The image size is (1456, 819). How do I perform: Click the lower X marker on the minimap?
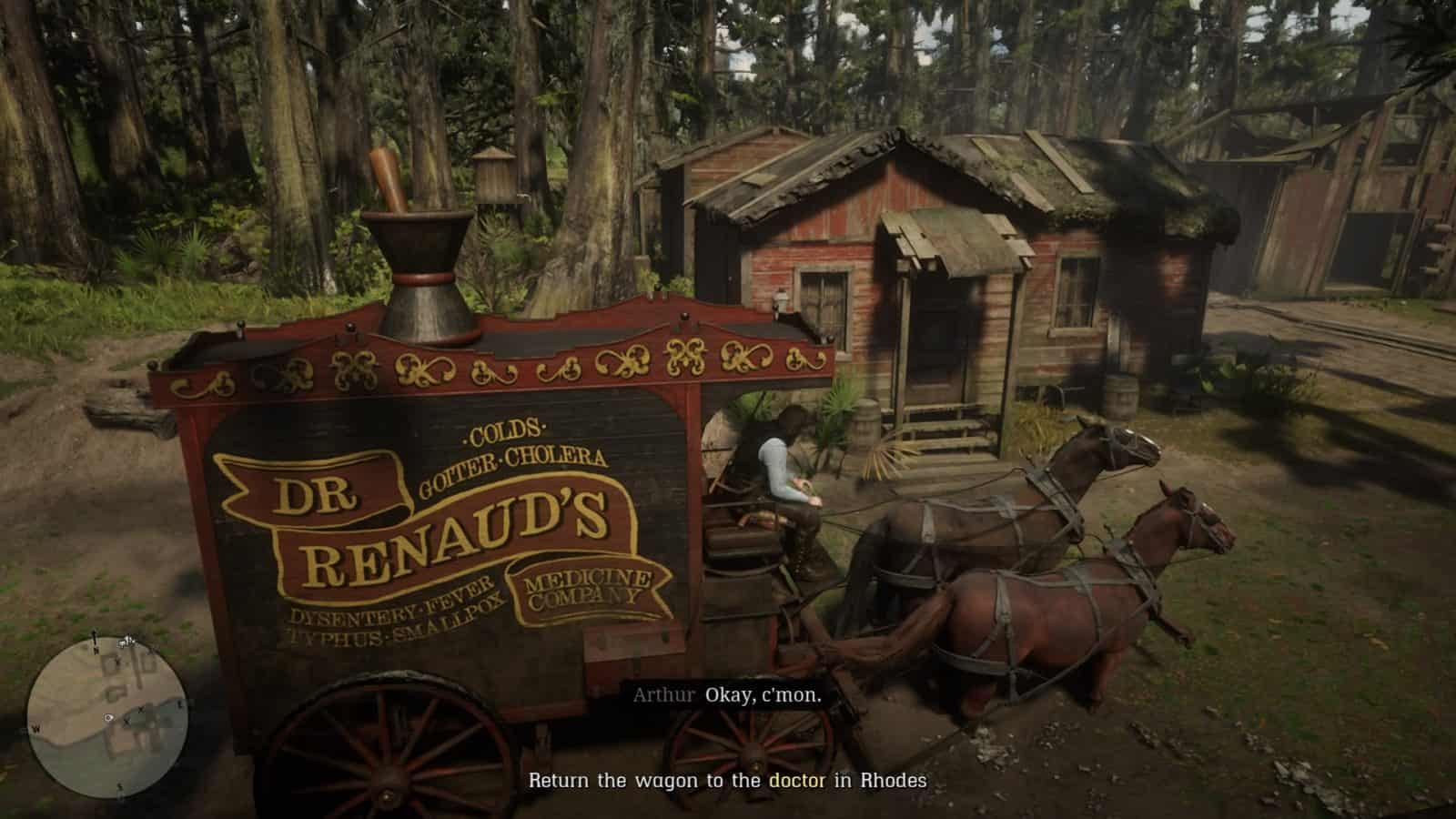point(126,723)
